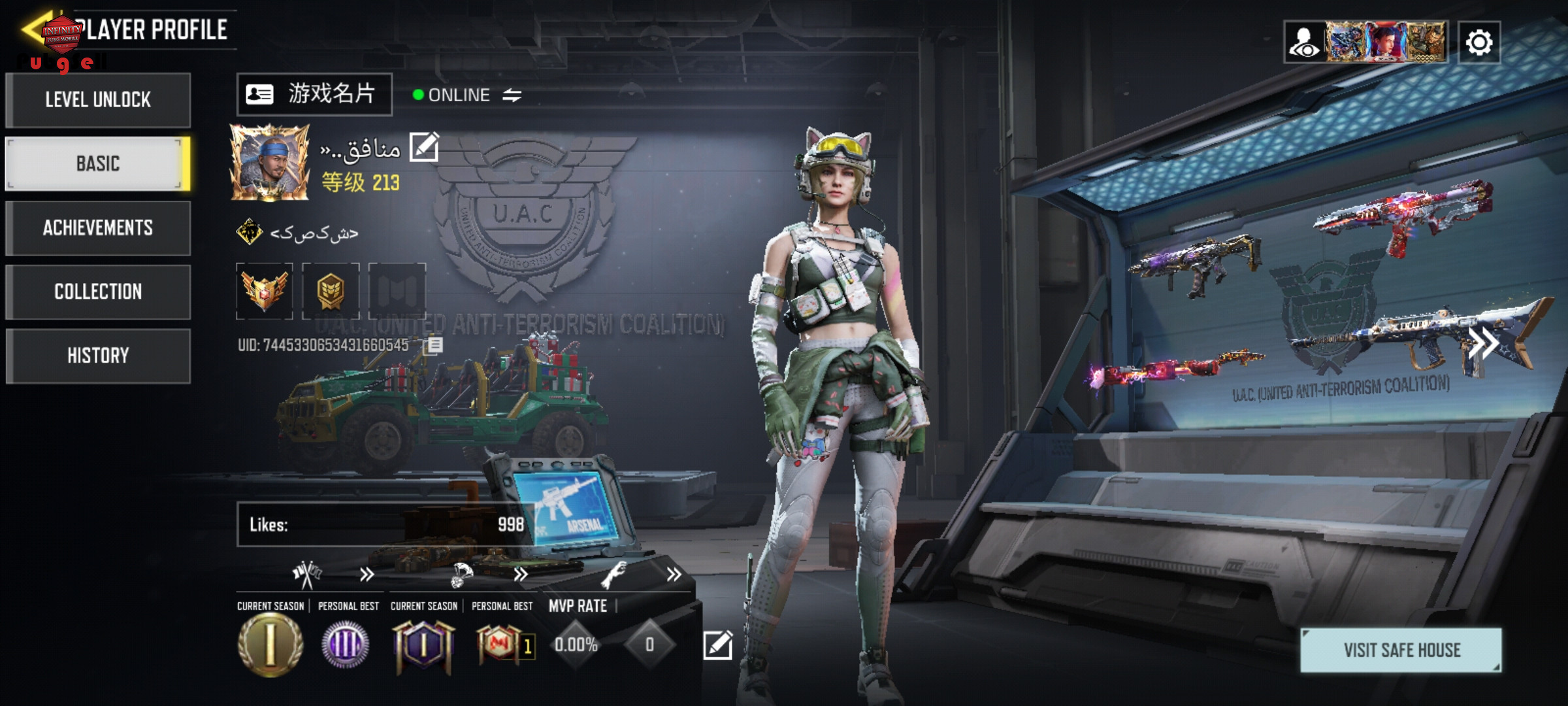Click the Likes counter bar
The width and height of the screenshot is (1568, 706).
385,524
